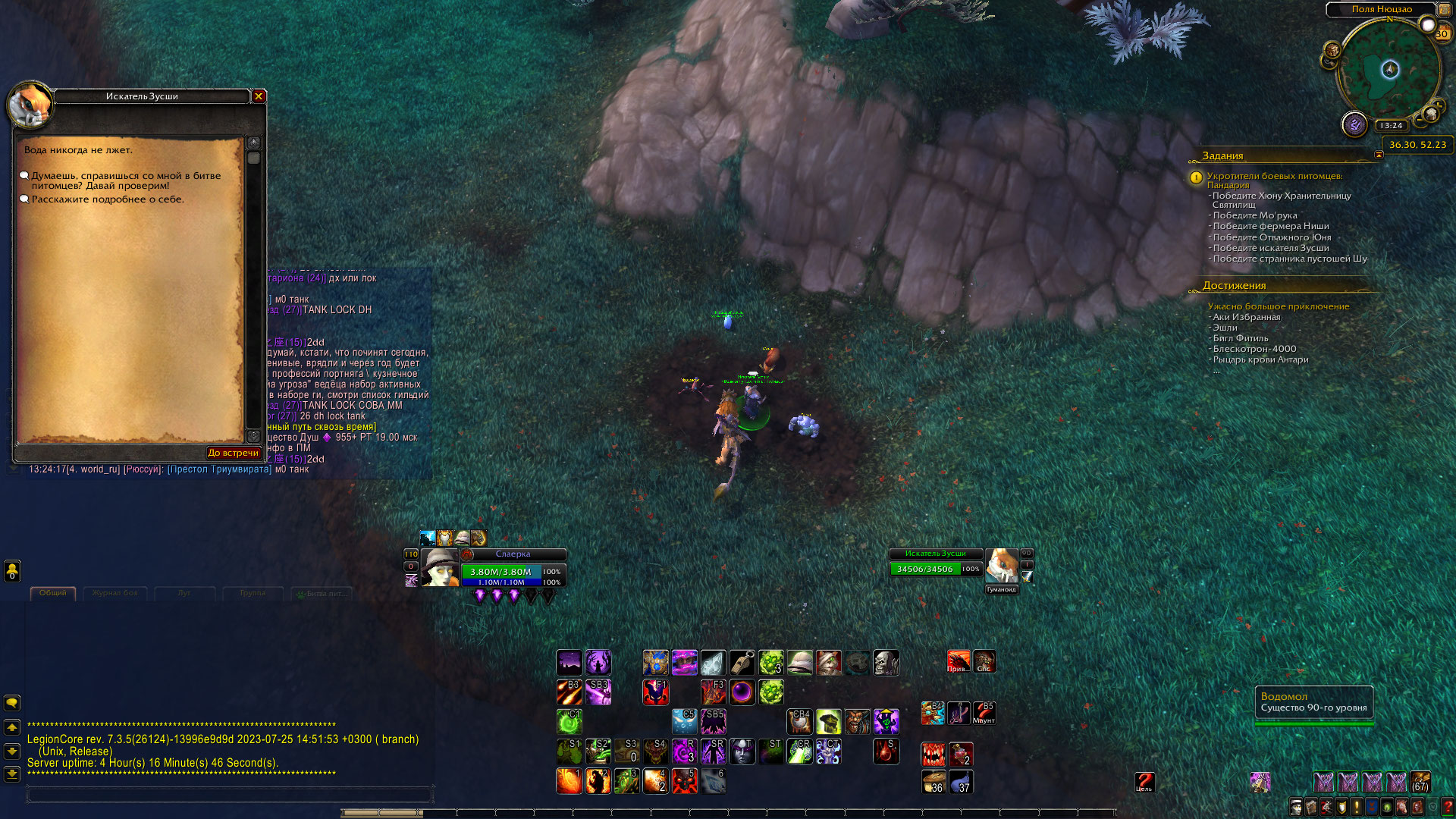Screen dimensions: 1456x819
Task: Choose the pet battle challenge reply
Action: pos(125,180)
